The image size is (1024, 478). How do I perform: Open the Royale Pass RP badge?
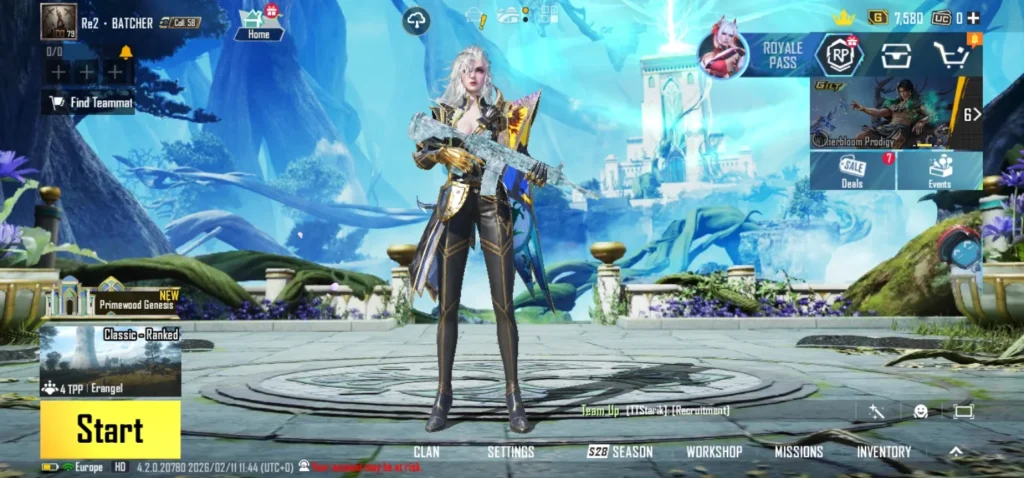pyautogui.click(x=839, y=55)
